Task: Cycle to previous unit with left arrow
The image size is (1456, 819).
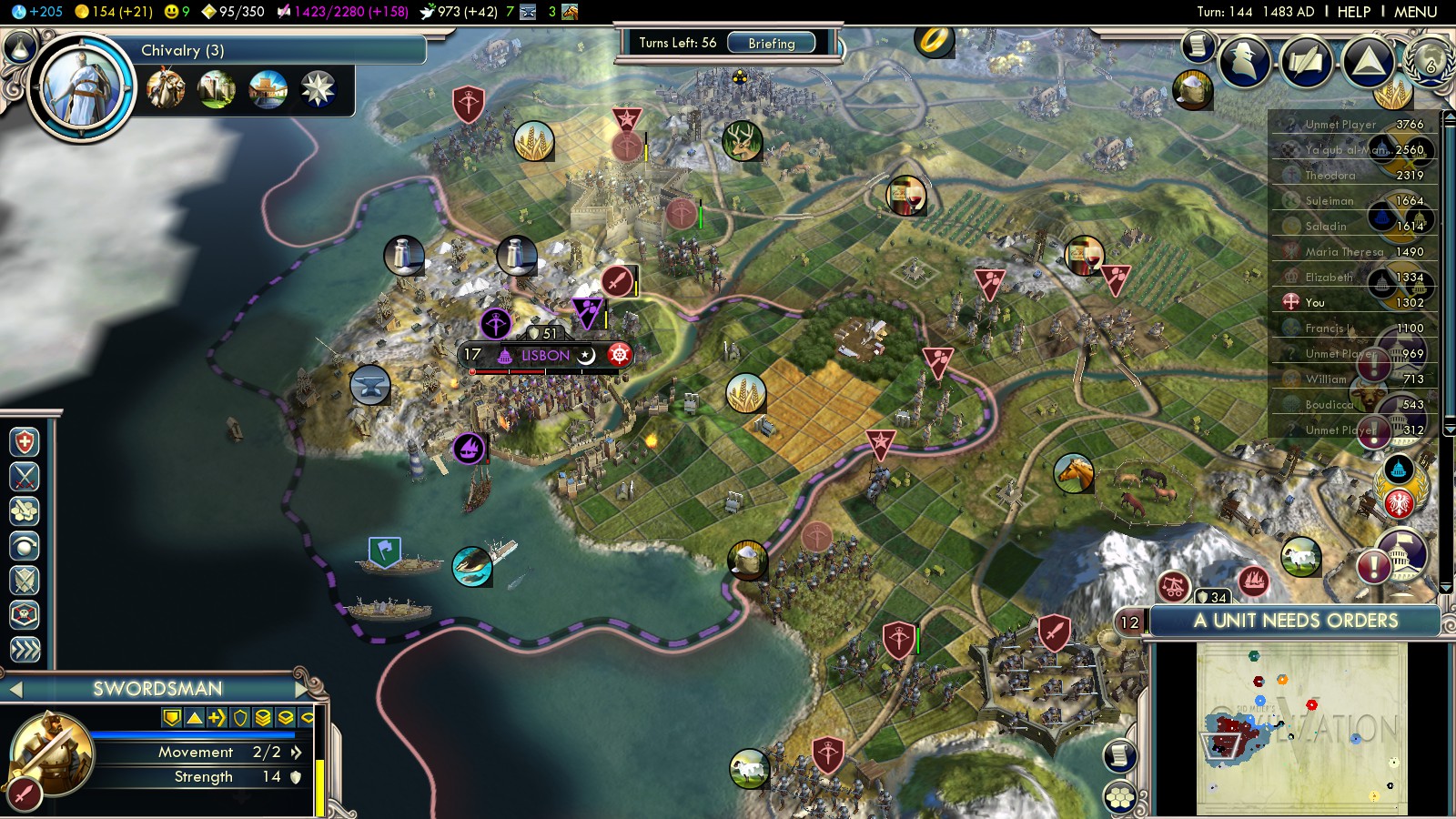Action: click(x=15, y=689)
